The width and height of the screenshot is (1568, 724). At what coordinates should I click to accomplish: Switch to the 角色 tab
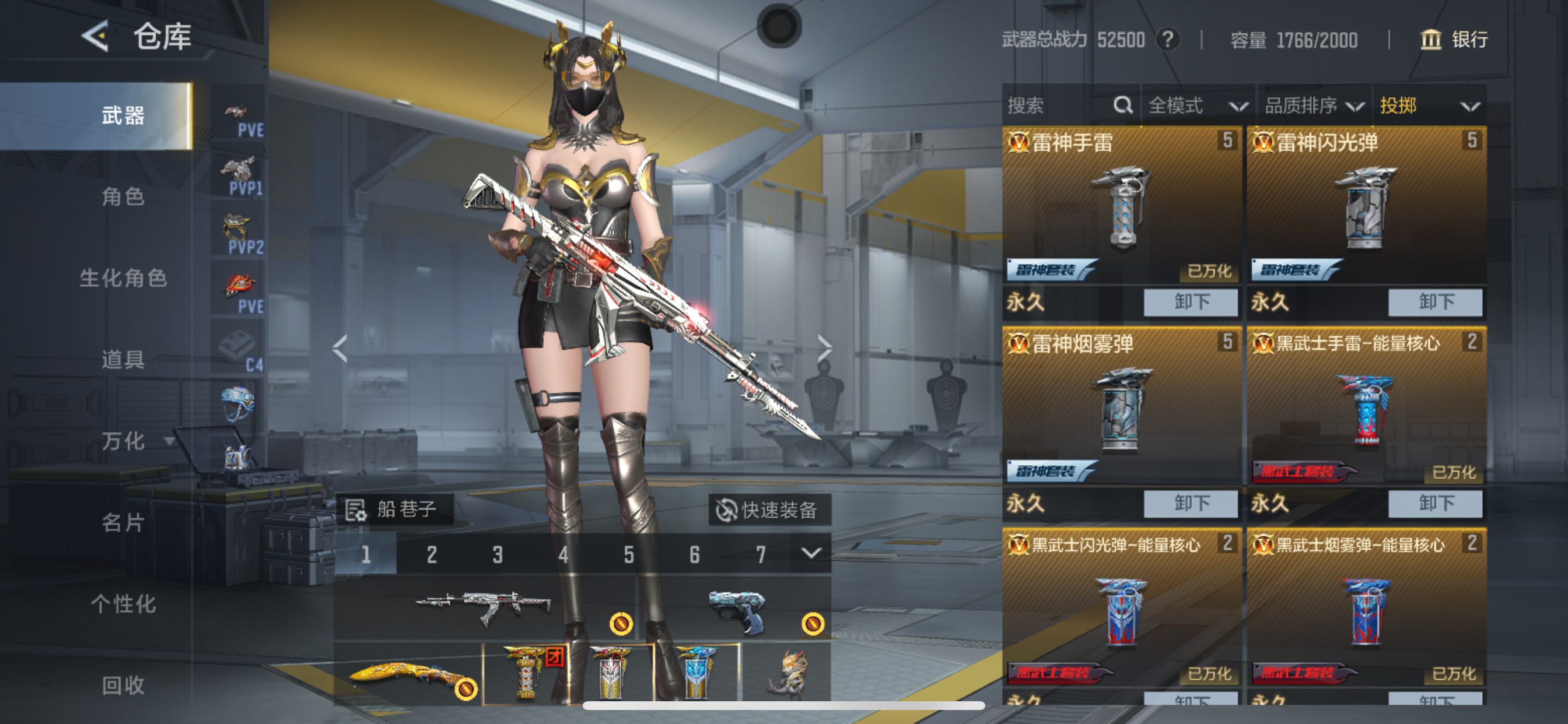(x=124, y=198)
